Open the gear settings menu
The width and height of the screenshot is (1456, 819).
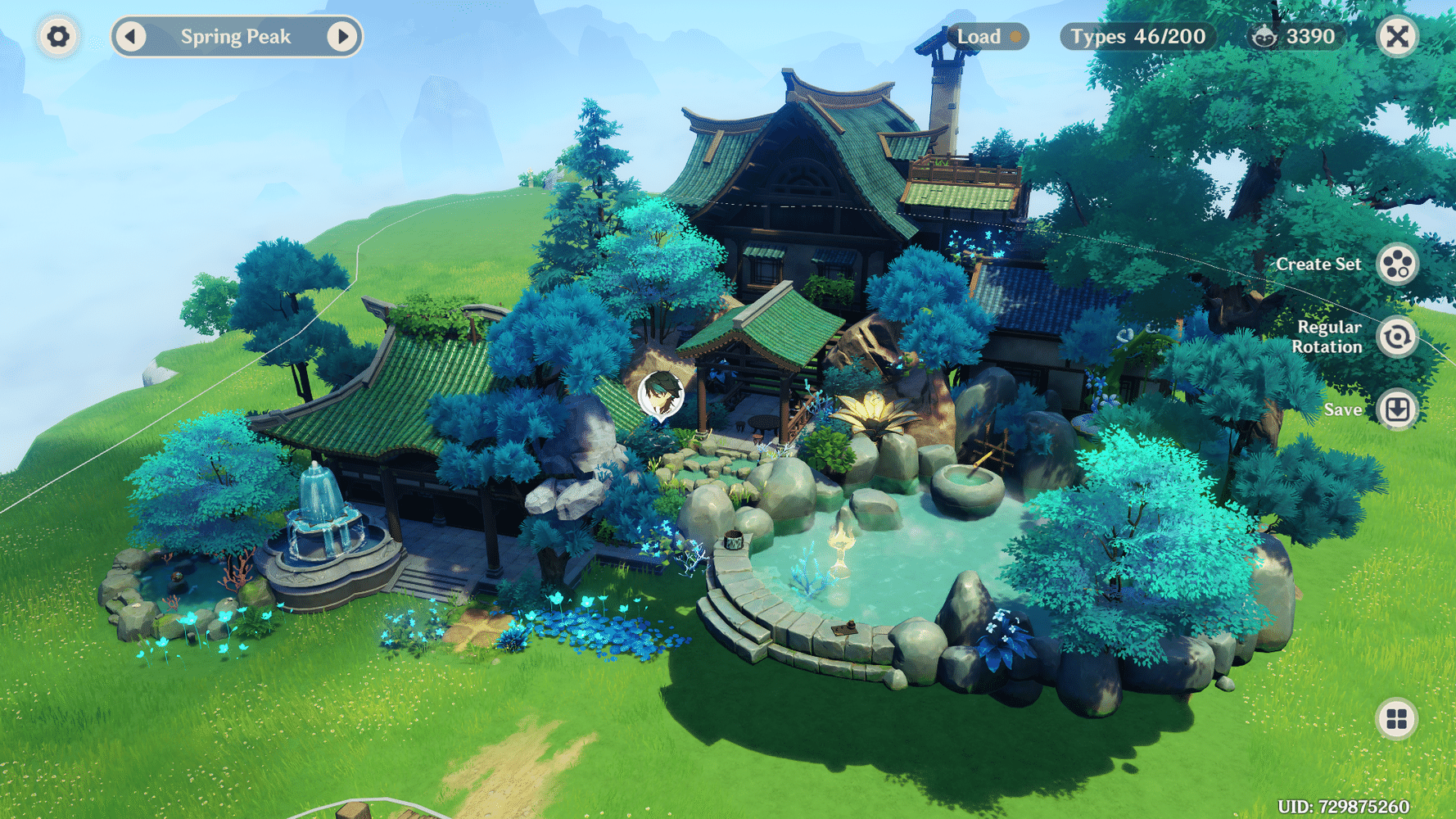click(58, 37)
